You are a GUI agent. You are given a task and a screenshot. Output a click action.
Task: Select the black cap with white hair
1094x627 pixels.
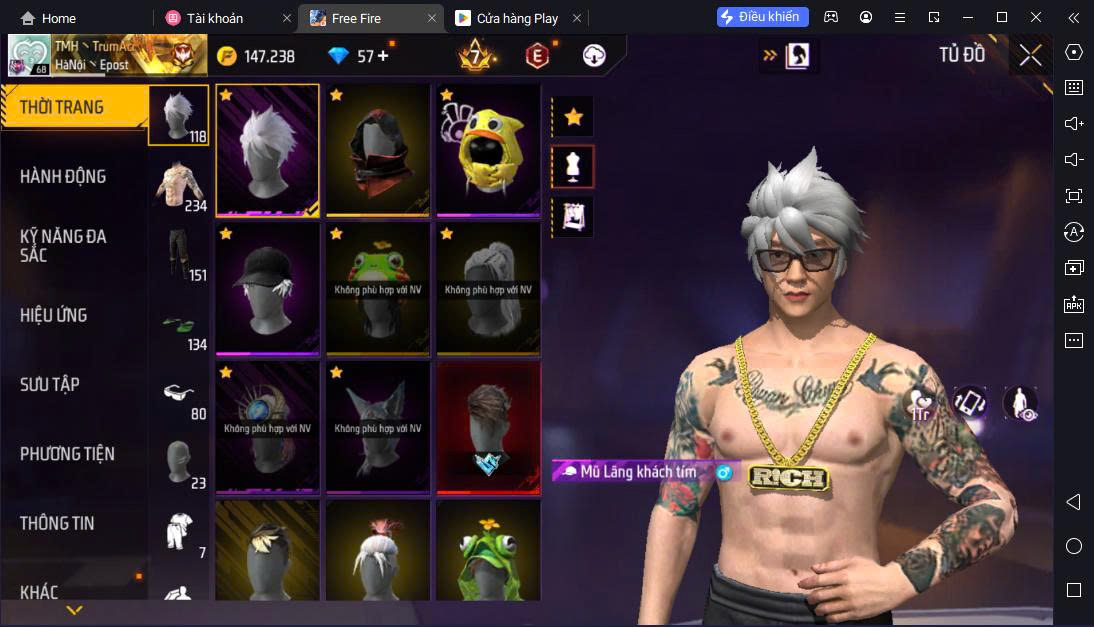point(267,289)
